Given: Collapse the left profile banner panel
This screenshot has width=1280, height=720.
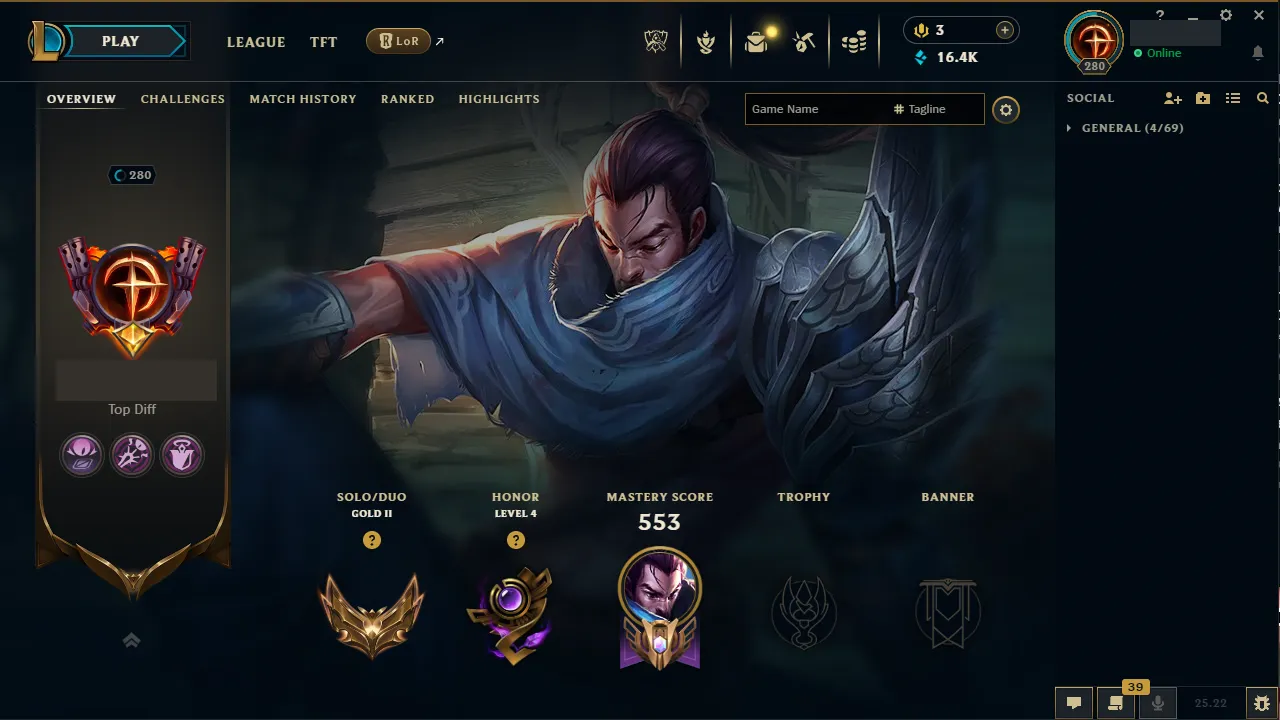Looking at the screenshot, I should [131, 640].
